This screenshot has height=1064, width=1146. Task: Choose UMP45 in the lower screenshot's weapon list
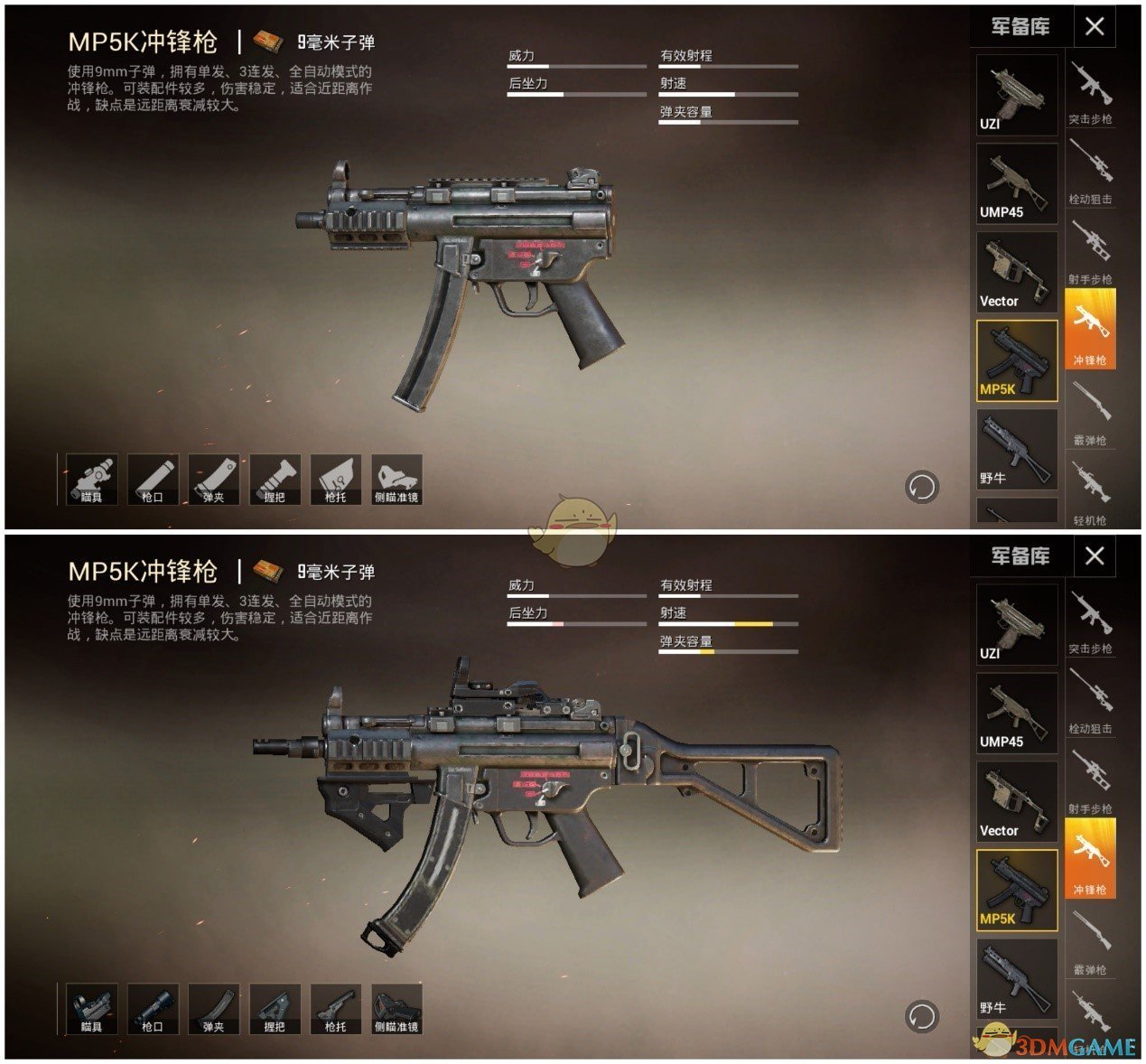(x=1016, y=714)
